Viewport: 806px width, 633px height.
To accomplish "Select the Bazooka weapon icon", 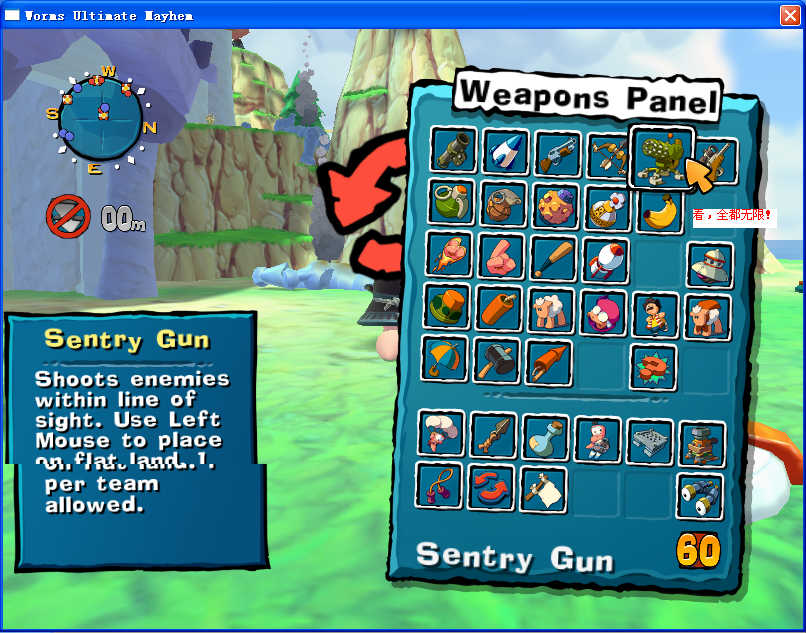I will (455, 151).
